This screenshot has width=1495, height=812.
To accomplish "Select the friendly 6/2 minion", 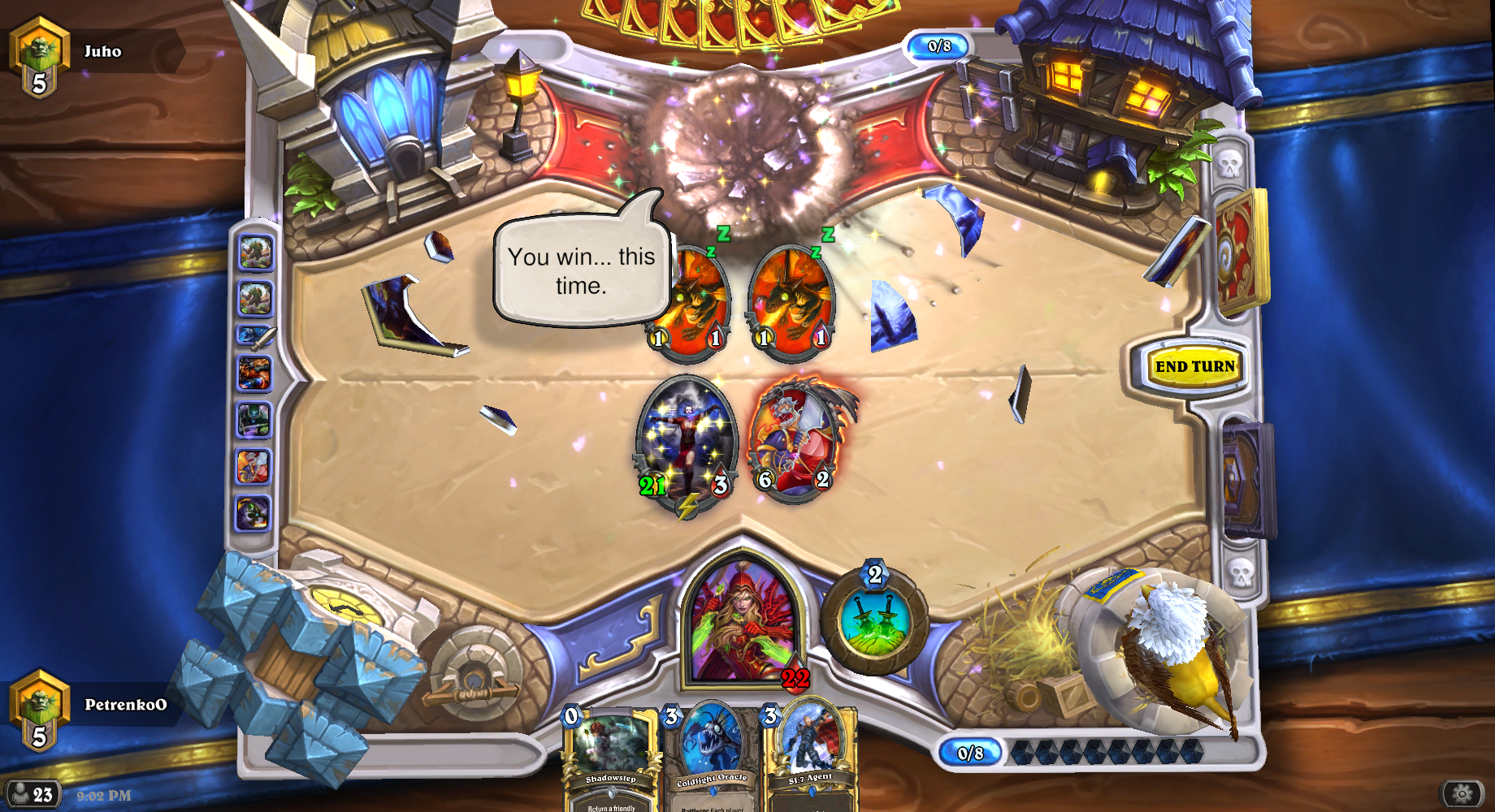I will 793,441.
